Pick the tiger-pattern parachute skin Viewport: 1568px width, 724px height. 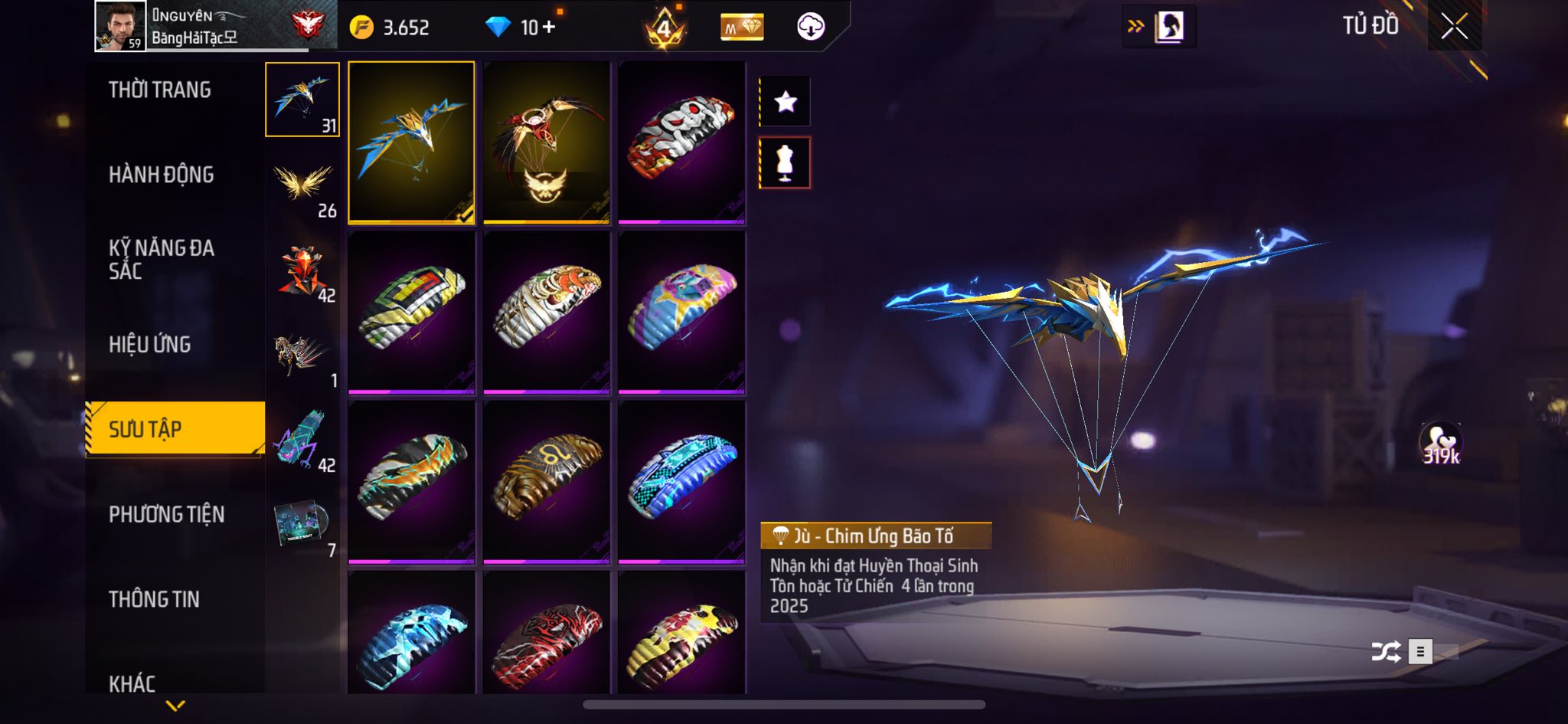coord(547,311)
